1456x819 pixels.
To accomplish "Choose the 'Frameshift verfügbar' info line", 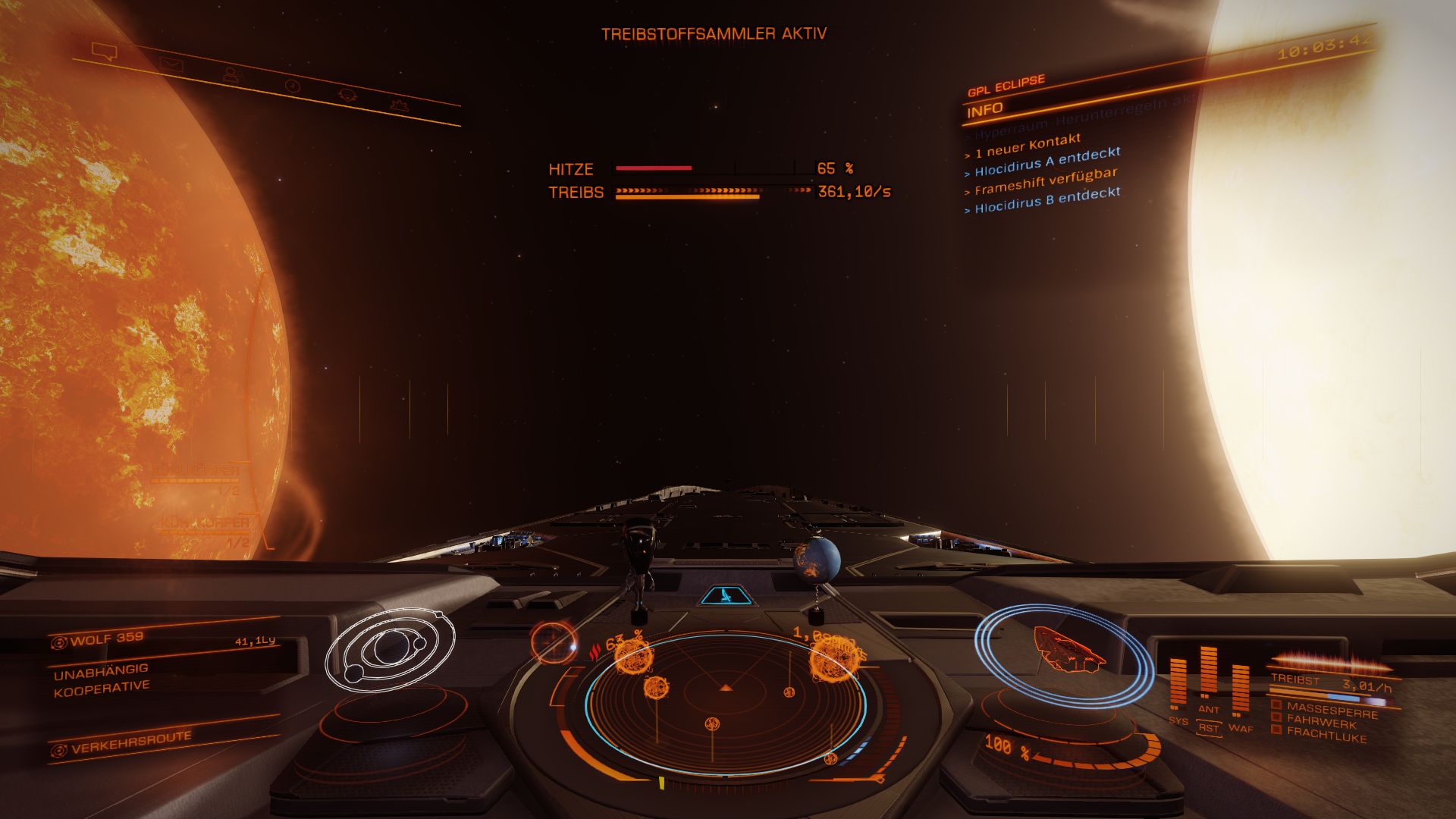I will click(1045, 182).
